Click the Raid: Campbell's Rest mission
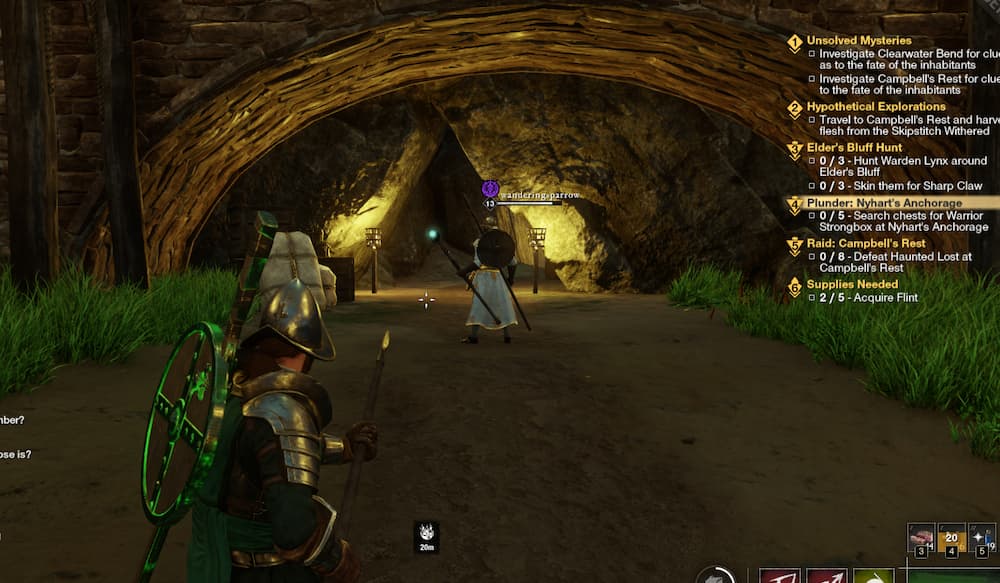This screenshot has width=1000, height=583. coord(866,243)
